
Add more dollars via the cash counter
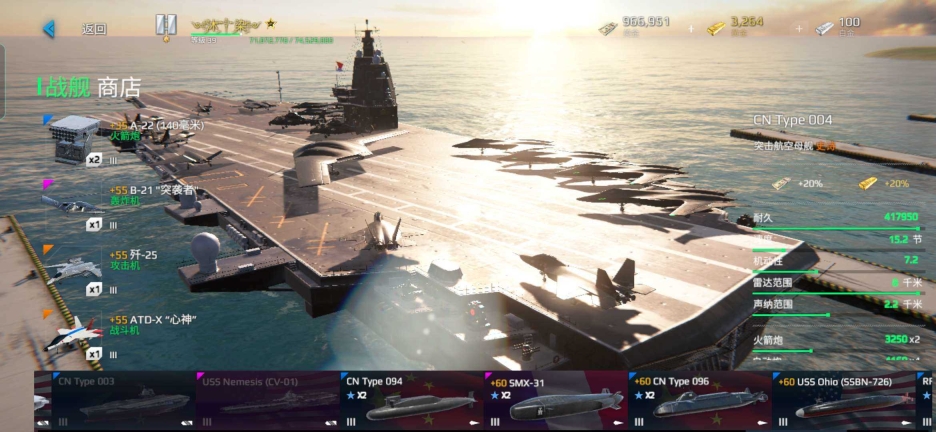coord(635,26)
